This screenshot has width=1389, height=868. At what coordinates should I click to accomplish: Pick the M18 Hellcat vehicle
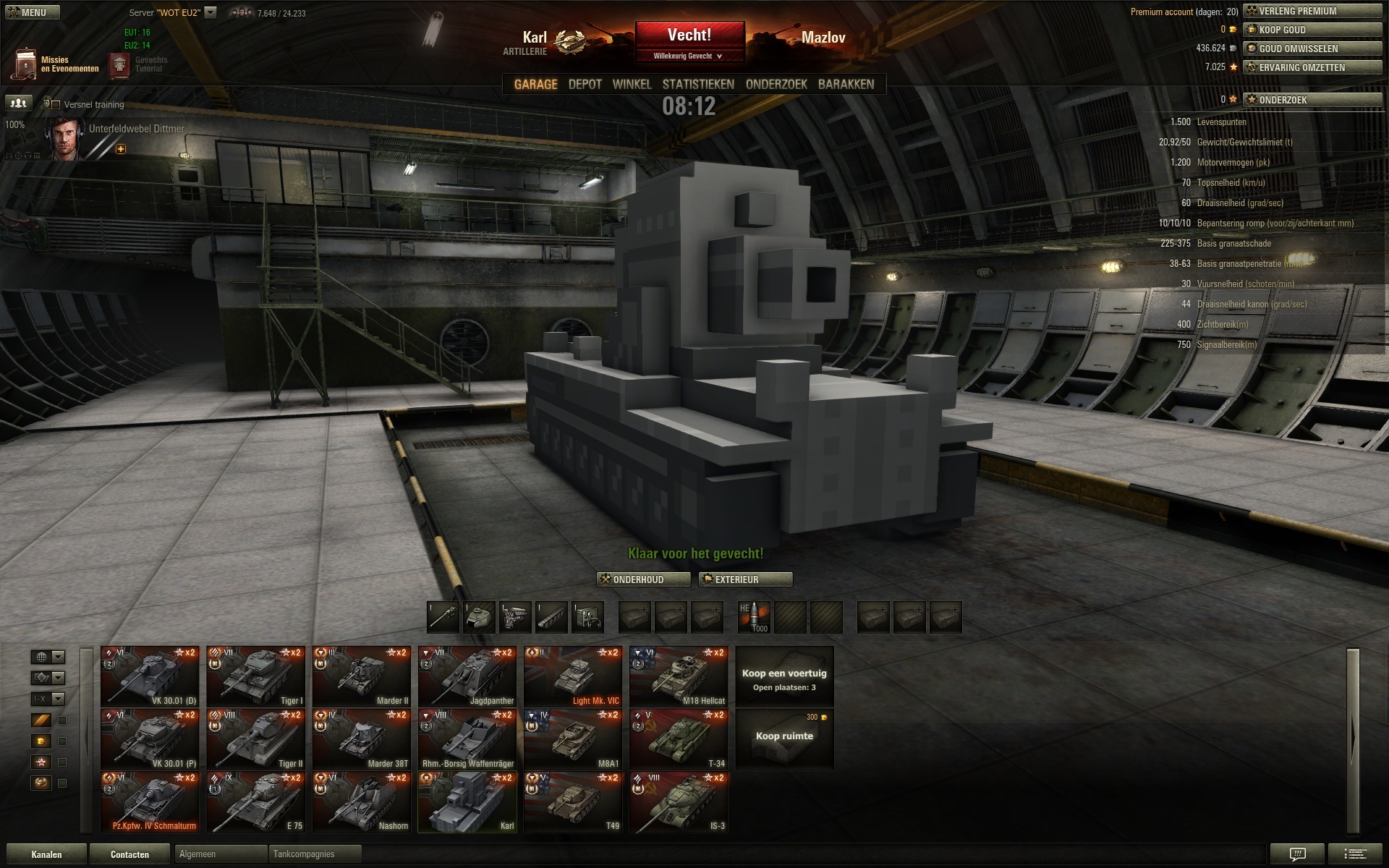[679, 676]
